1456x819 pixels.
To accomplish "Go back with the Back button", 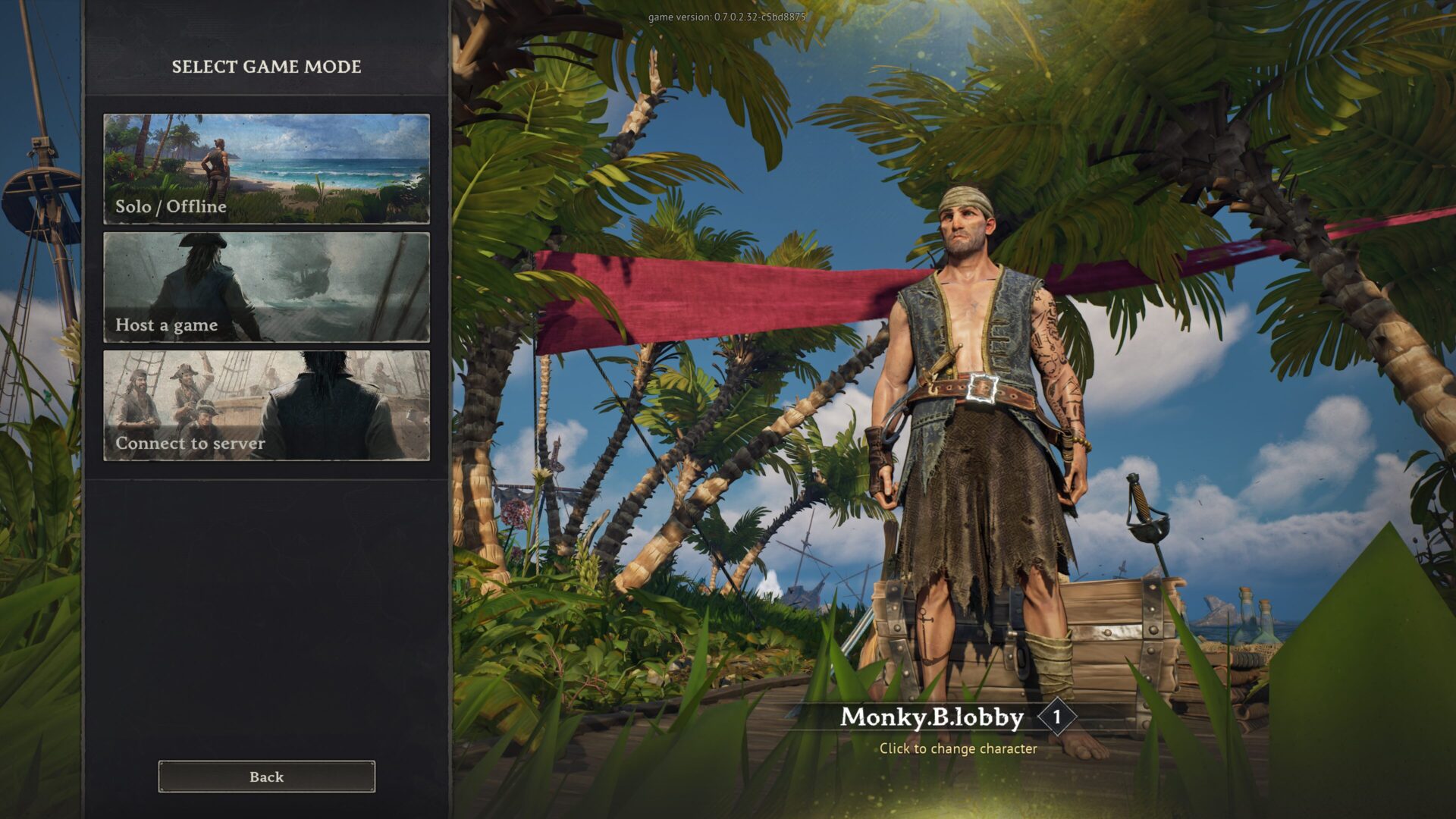I will [266, 777].
